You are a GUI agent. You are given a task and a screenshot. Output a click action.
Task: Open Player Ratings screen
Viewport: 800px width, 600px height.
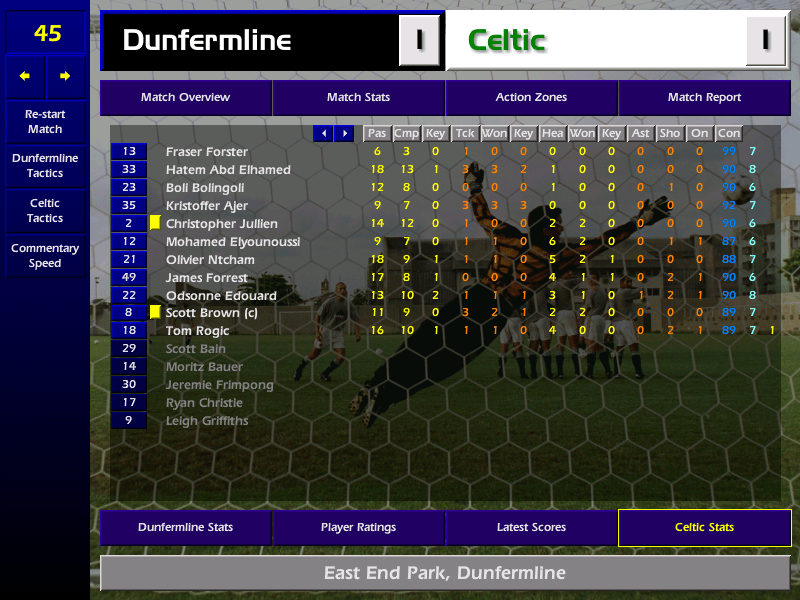(358, 527)
